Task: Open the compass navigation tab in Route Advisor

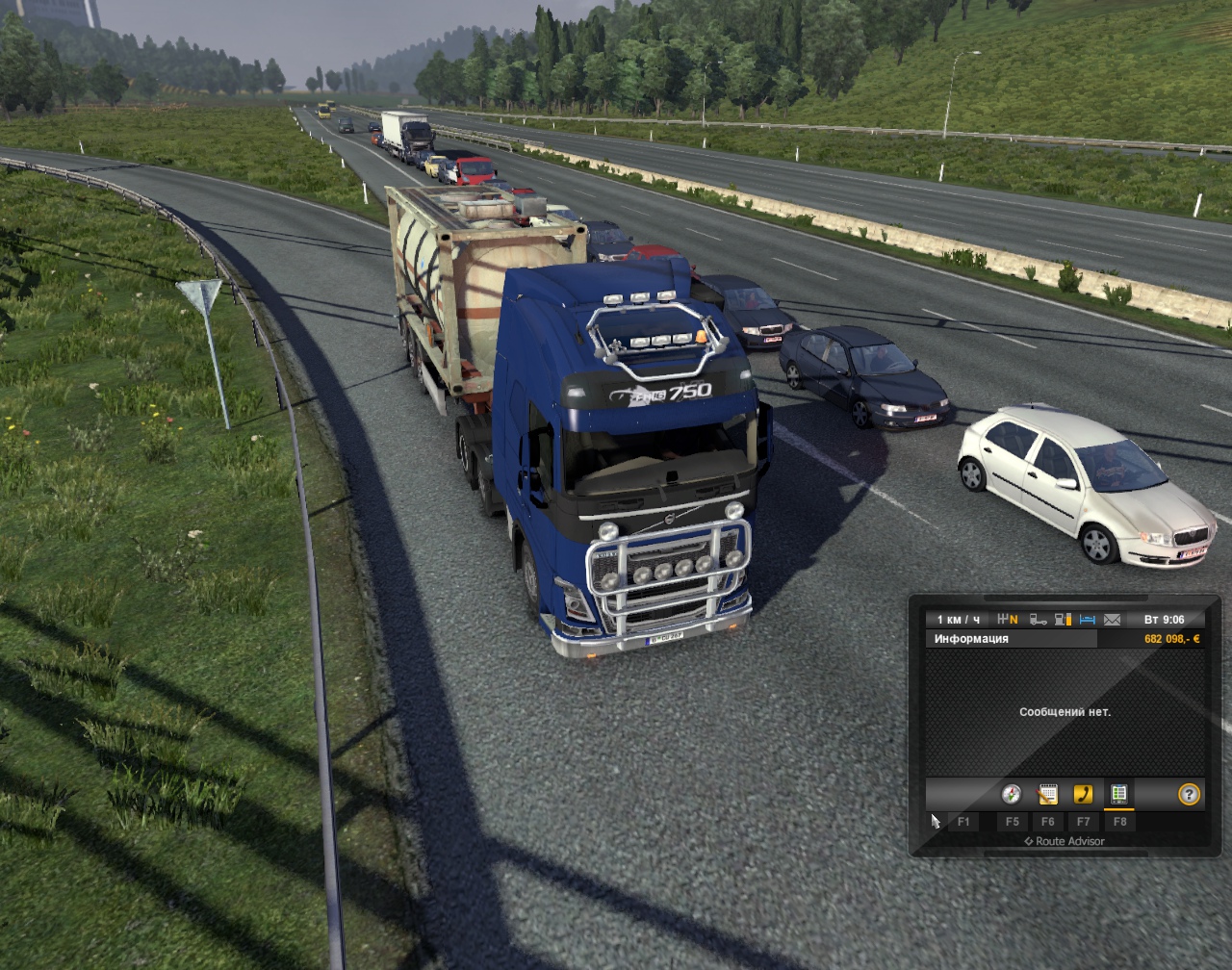Action: coord(1011,795)
